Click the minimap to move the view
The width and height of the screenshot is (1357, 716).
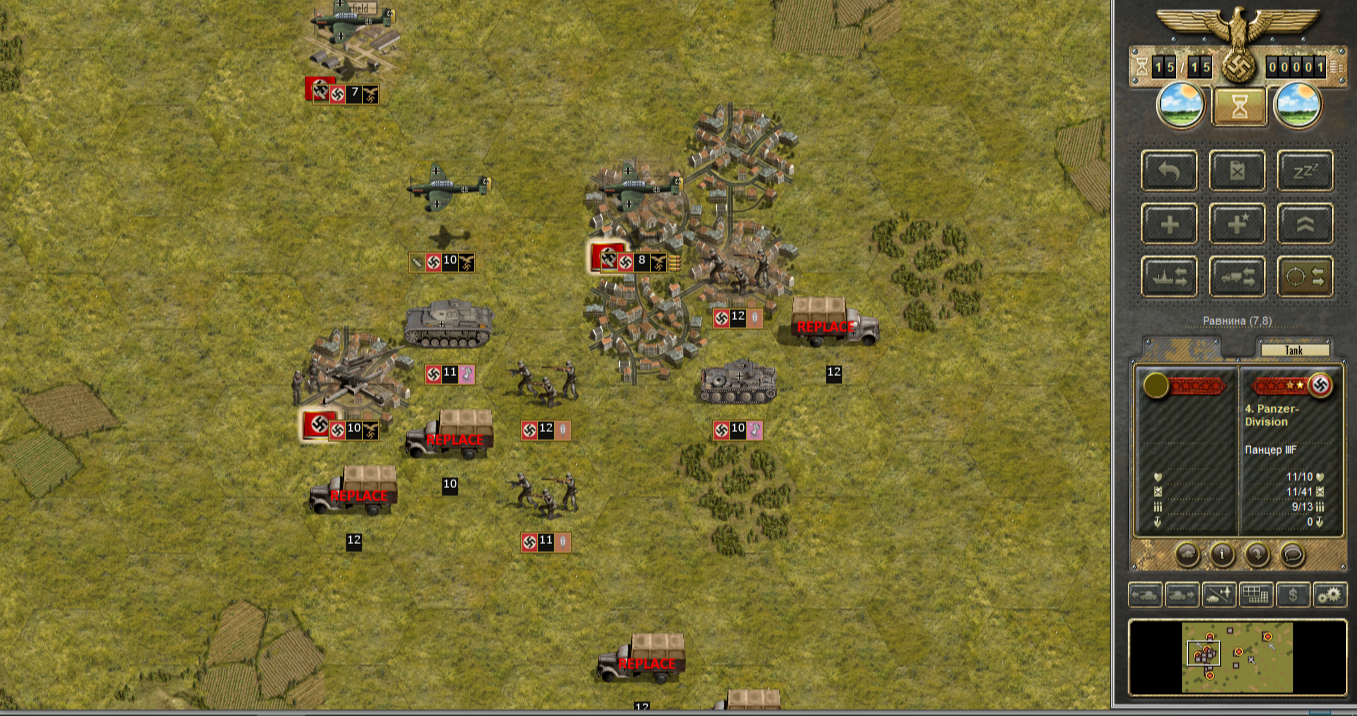(1238, 657)
